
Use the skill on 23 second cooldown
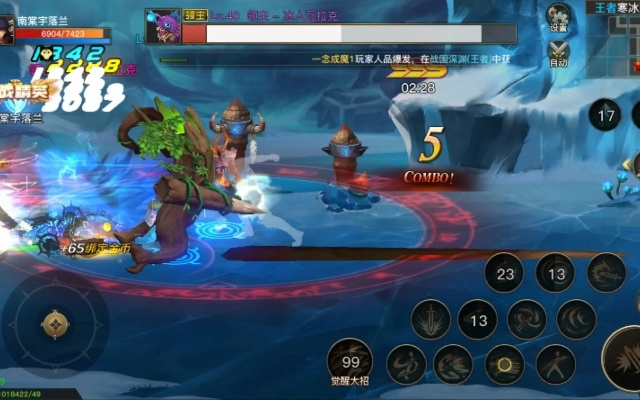pyautogui.click(x=505, y=273)
